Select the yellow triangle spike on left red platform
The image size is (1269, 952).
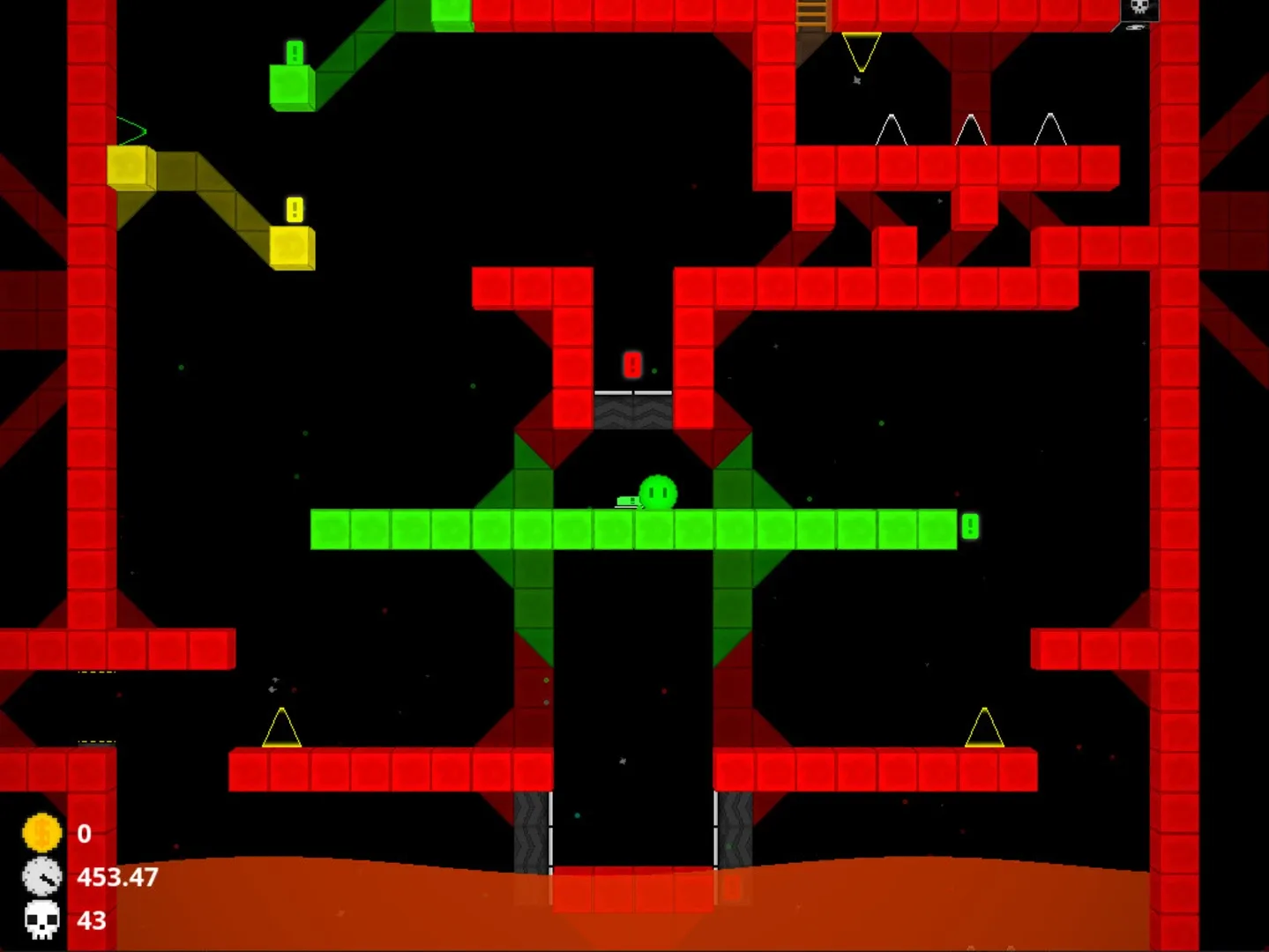[280, 727]
